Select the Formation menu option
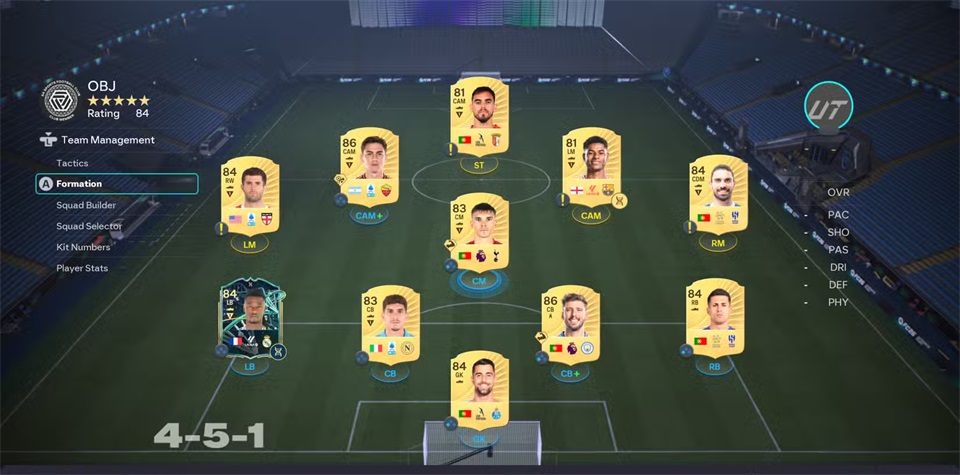 pyautogui.click(x=79, y=184)
